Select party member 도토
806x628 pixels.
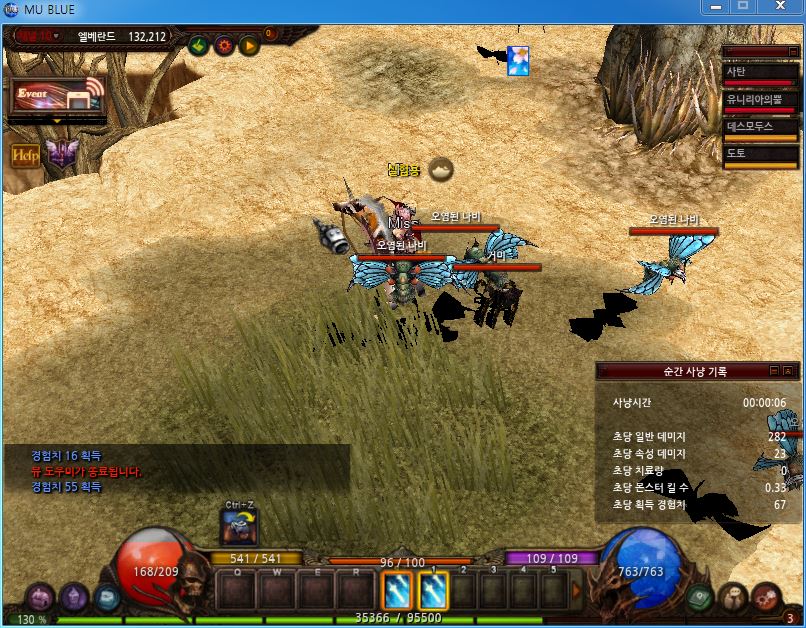pyautogui.click(x=761, y=155)
